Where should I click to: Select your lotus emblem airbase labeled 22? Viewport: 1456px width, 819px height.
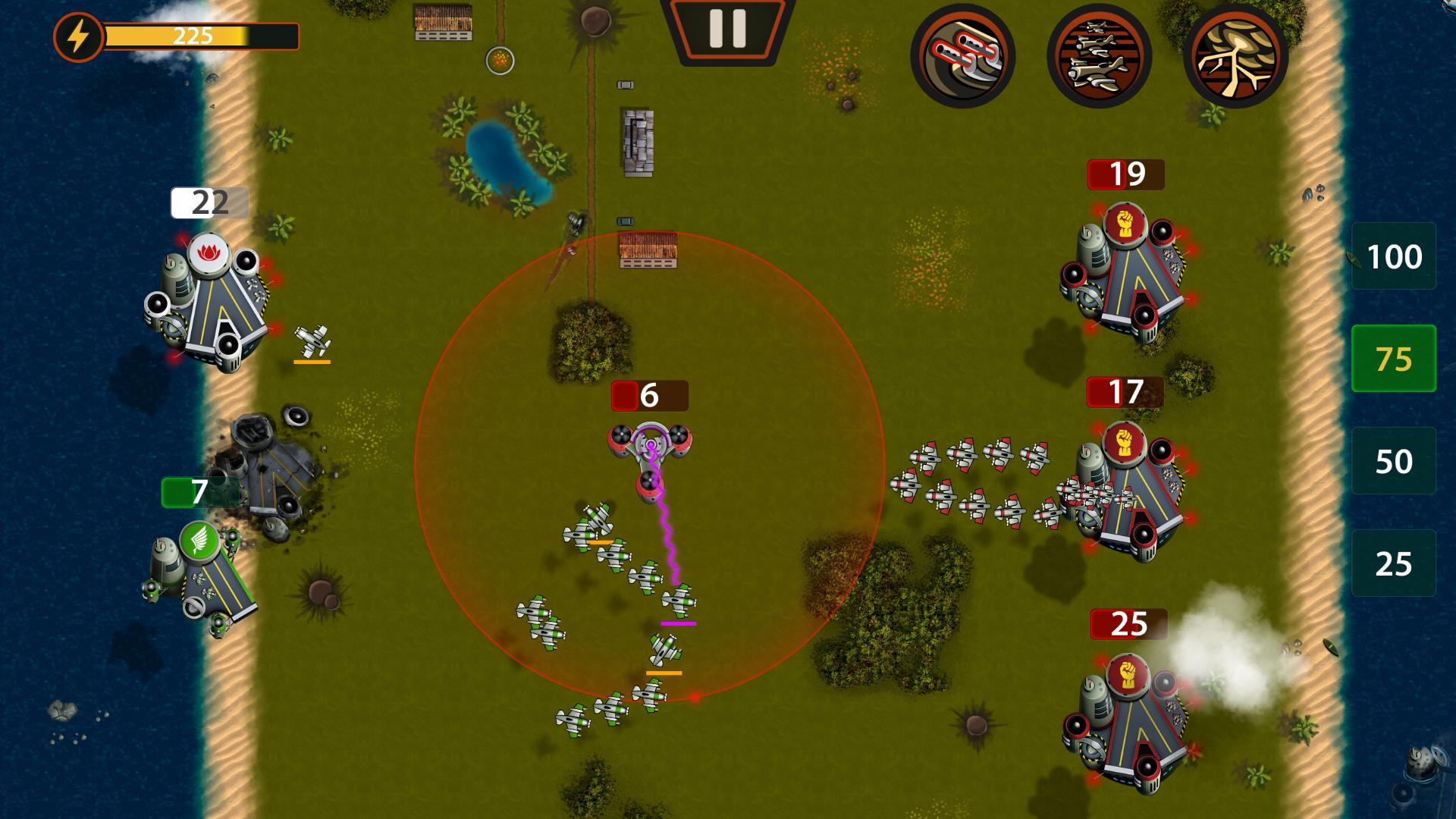209,303
